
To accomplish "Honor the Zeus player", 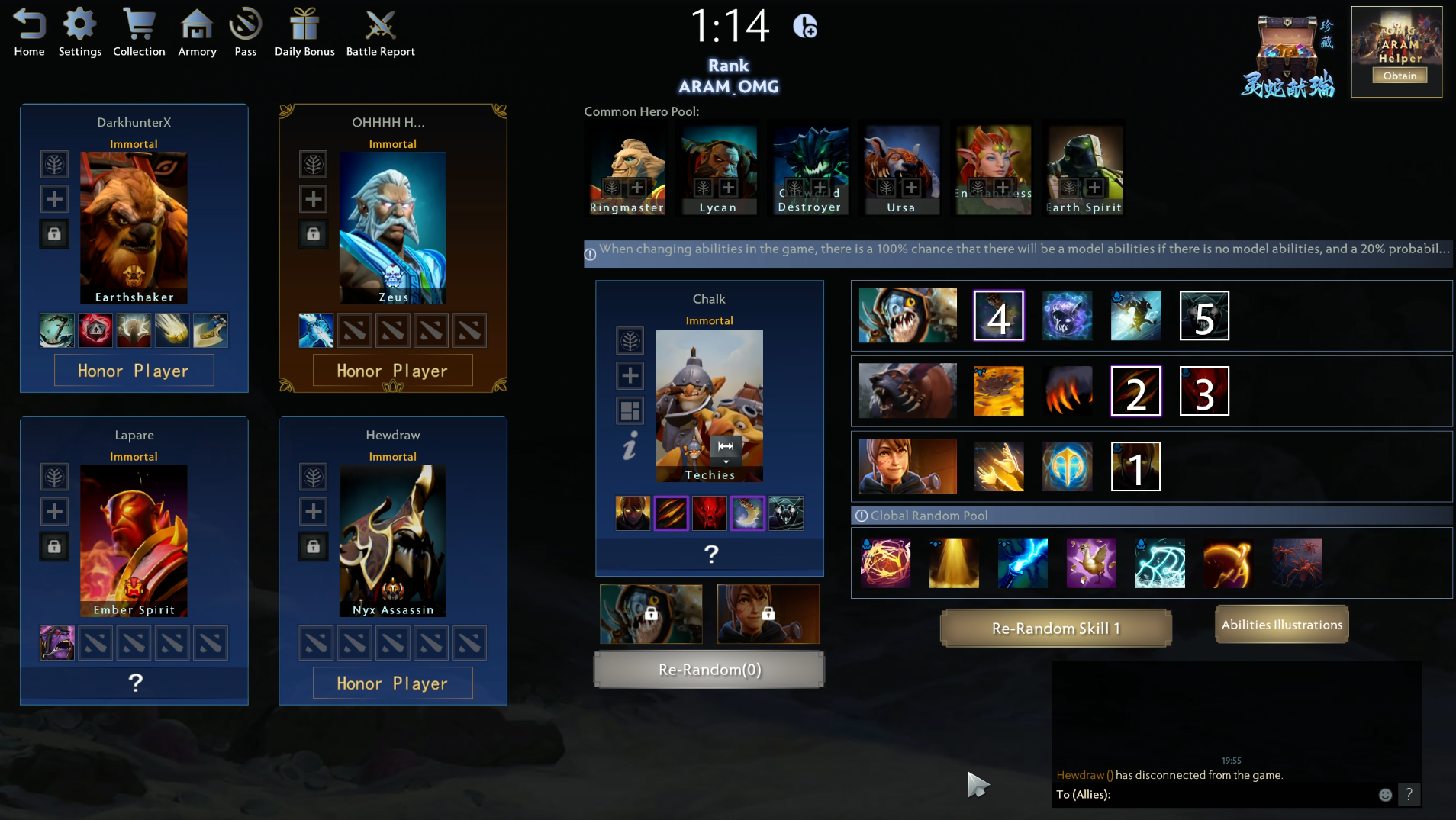I will [x=392, y=371].
